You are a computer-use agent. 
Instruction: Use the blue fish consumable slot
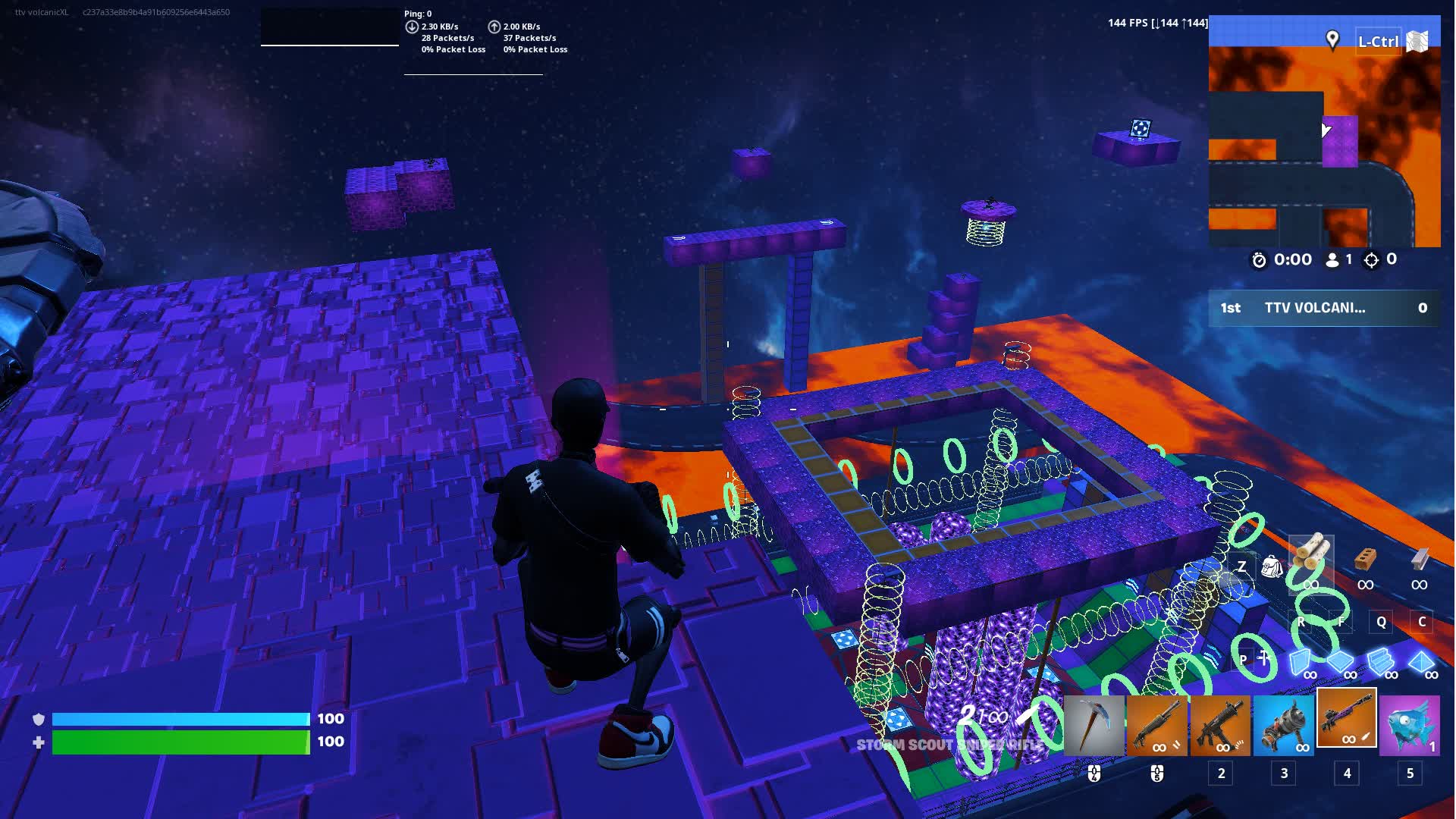pyautogui.click(x=1410, y=726)
